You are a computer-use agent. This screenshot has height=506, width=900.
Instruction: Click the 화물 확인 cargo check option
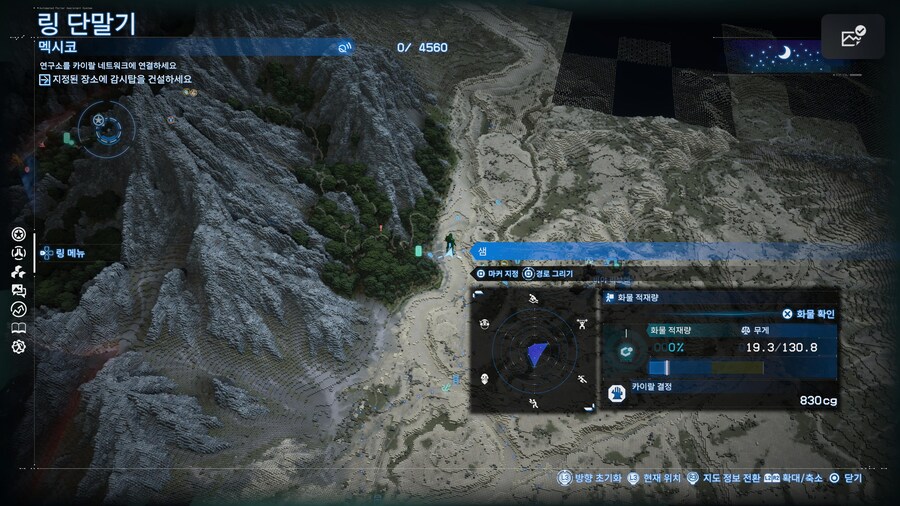808,314
